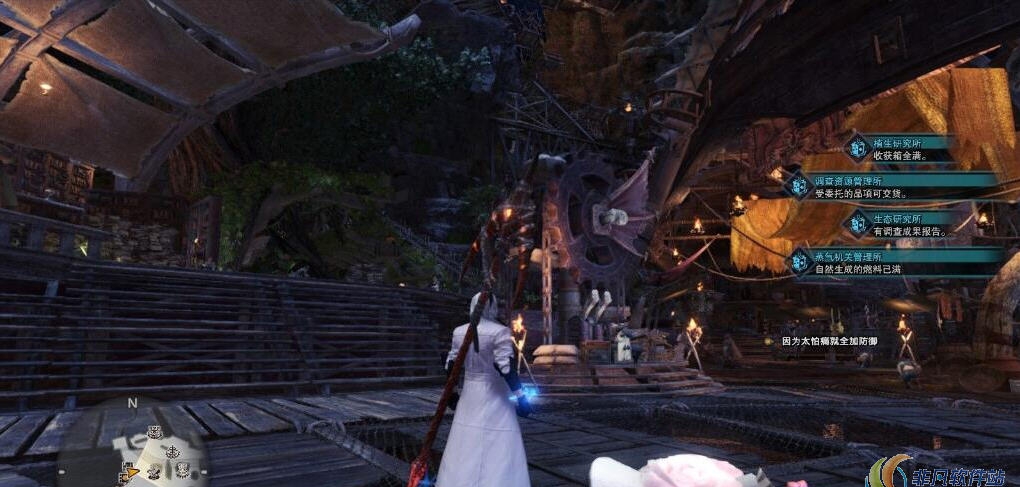The width and height of the screenshot is (1020, 487).
Task: Open the 植生研究所 notification
Action: point(900,149)
